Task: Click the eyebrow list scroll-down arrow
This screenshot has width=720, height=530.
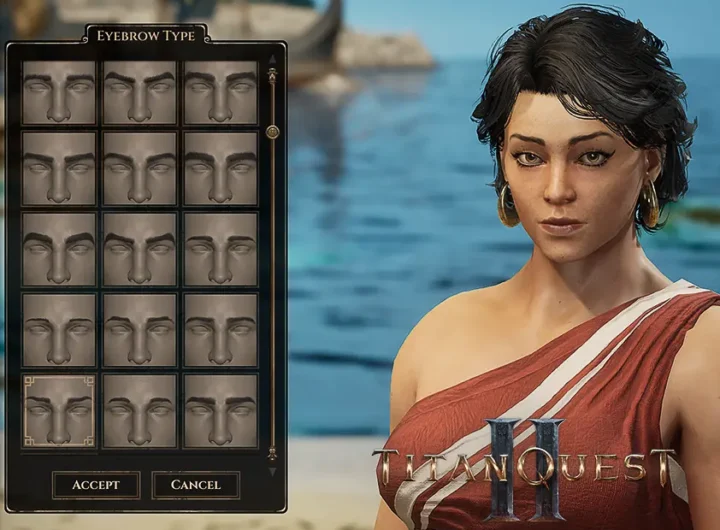Action: (x=272, y=469)
